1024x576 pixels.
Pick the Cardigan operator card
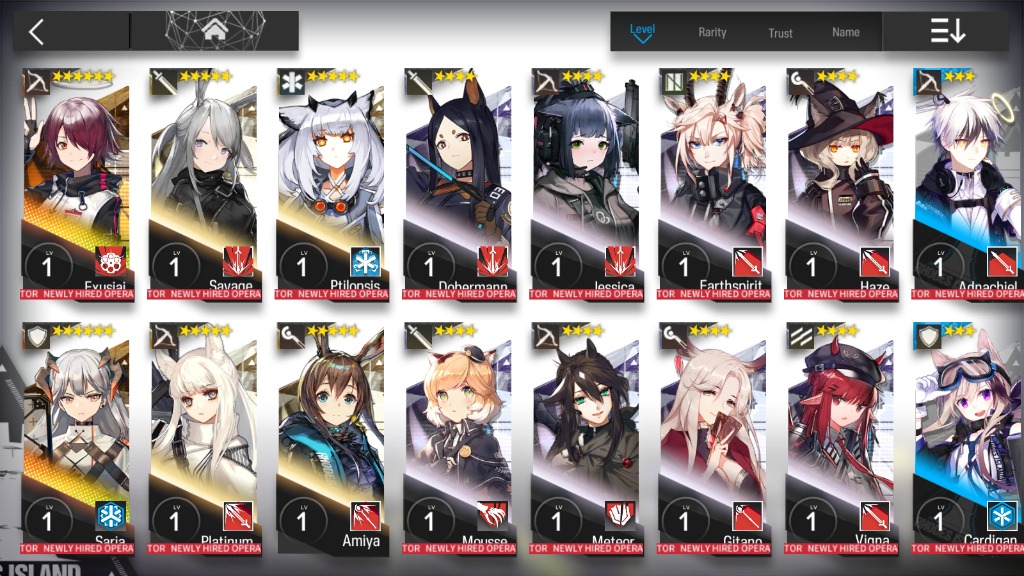click(x=967, y=435)
